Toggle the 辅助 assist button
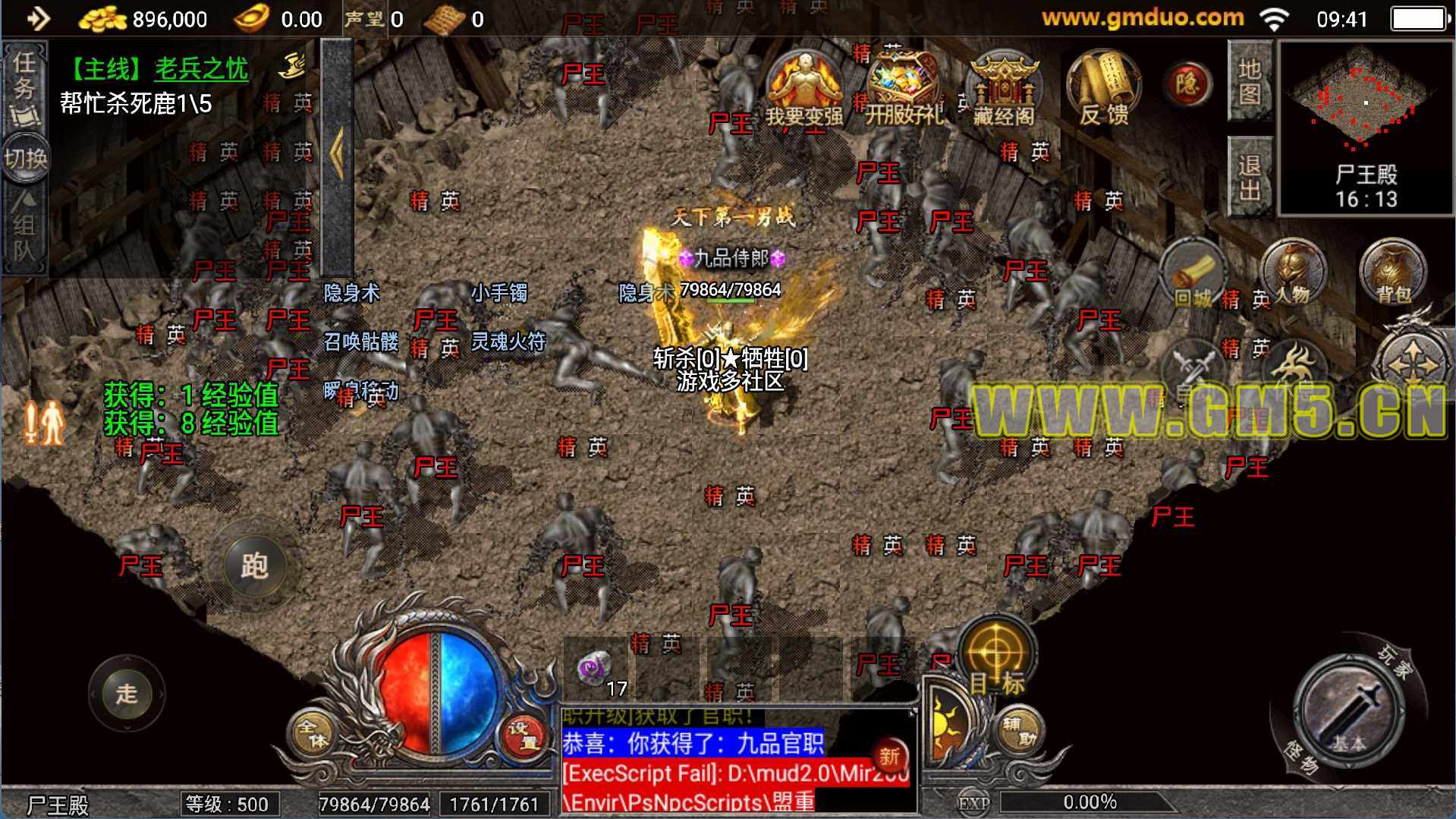The width and height of the screenshot is (1456, 819). point(1020,732)
